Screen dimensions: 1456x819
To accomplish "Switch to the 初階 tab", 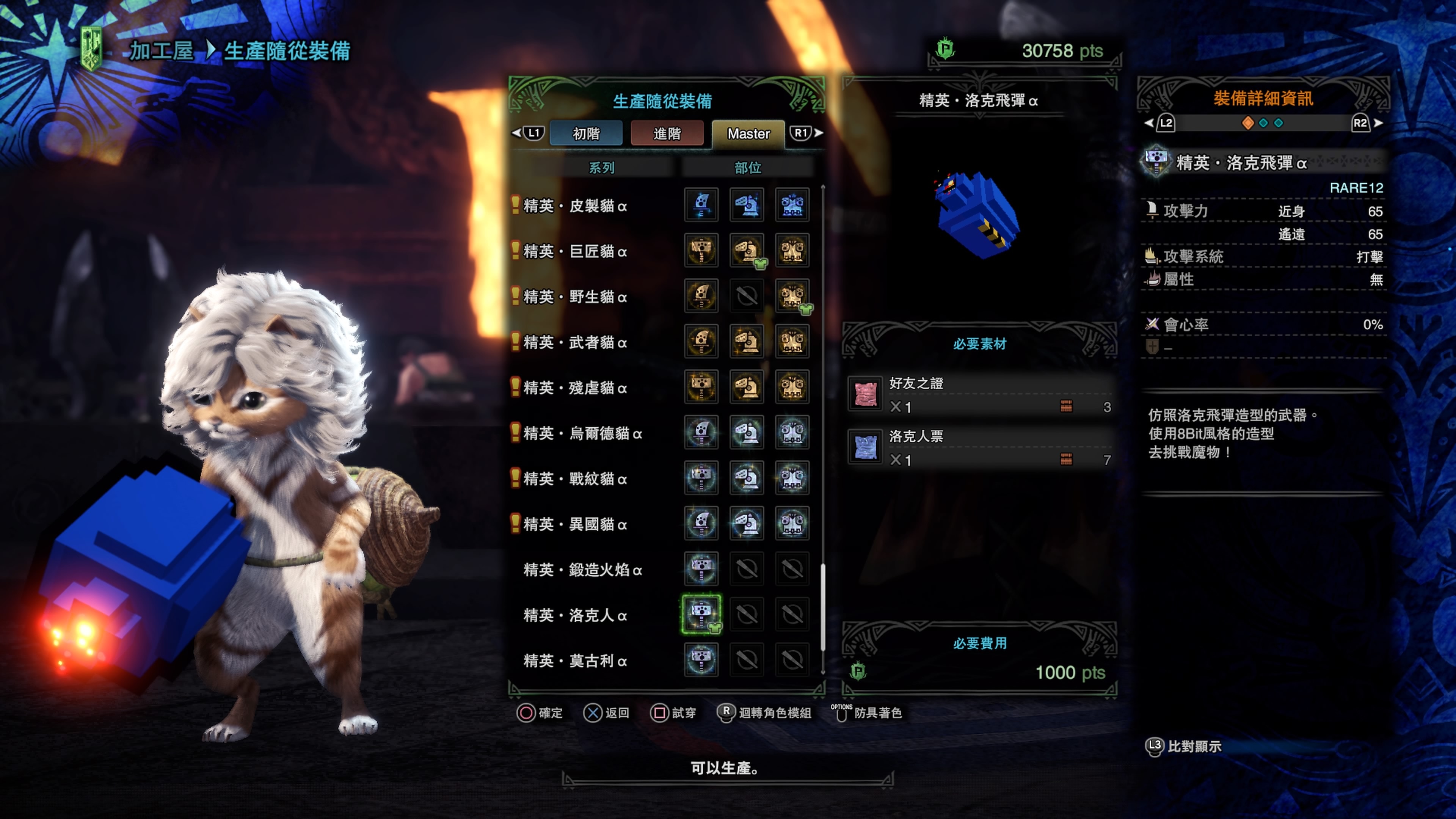I will coord(586,133).
